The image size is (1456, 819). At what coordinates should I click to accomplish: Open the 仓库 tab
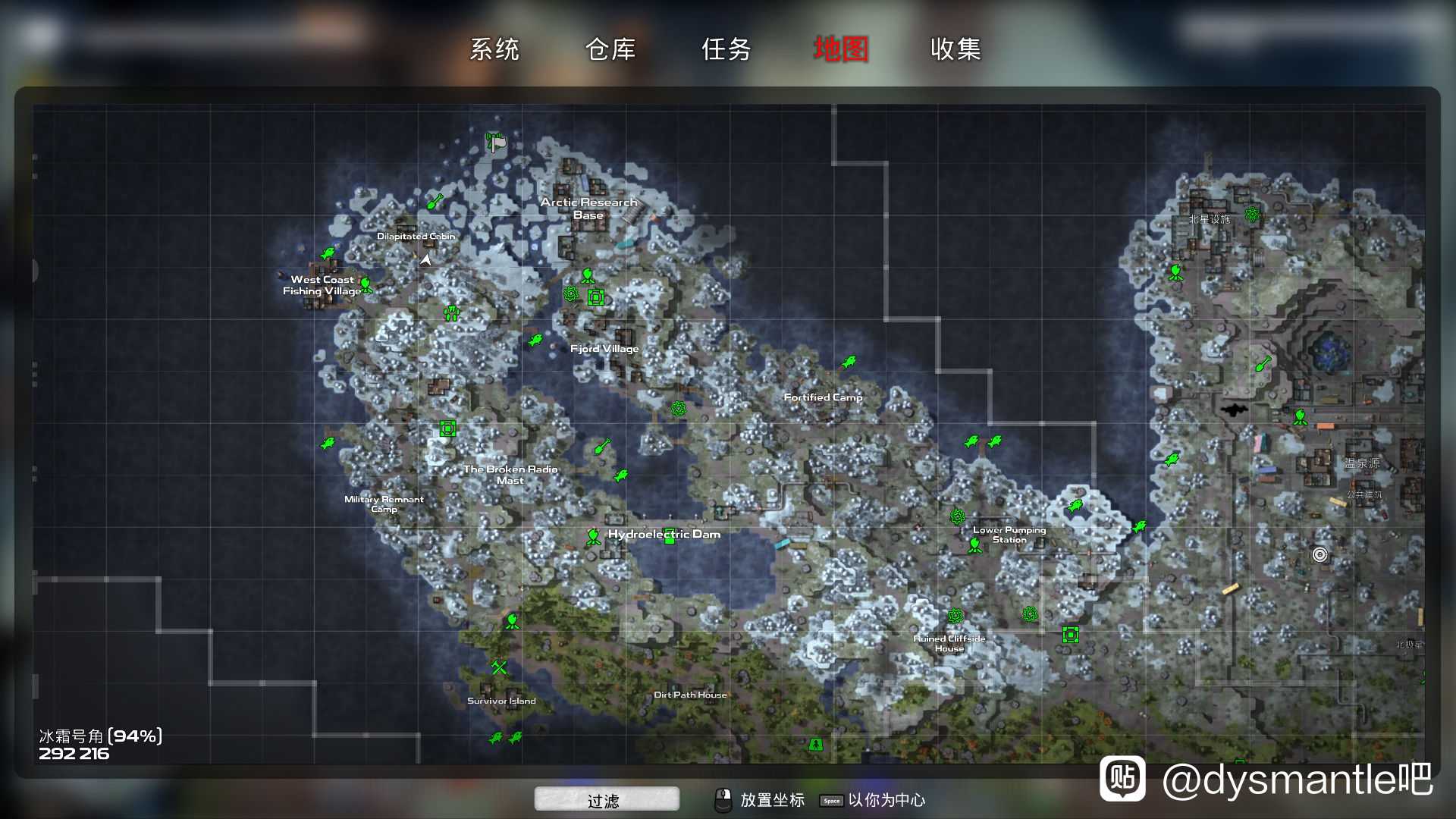coord(611,49)
